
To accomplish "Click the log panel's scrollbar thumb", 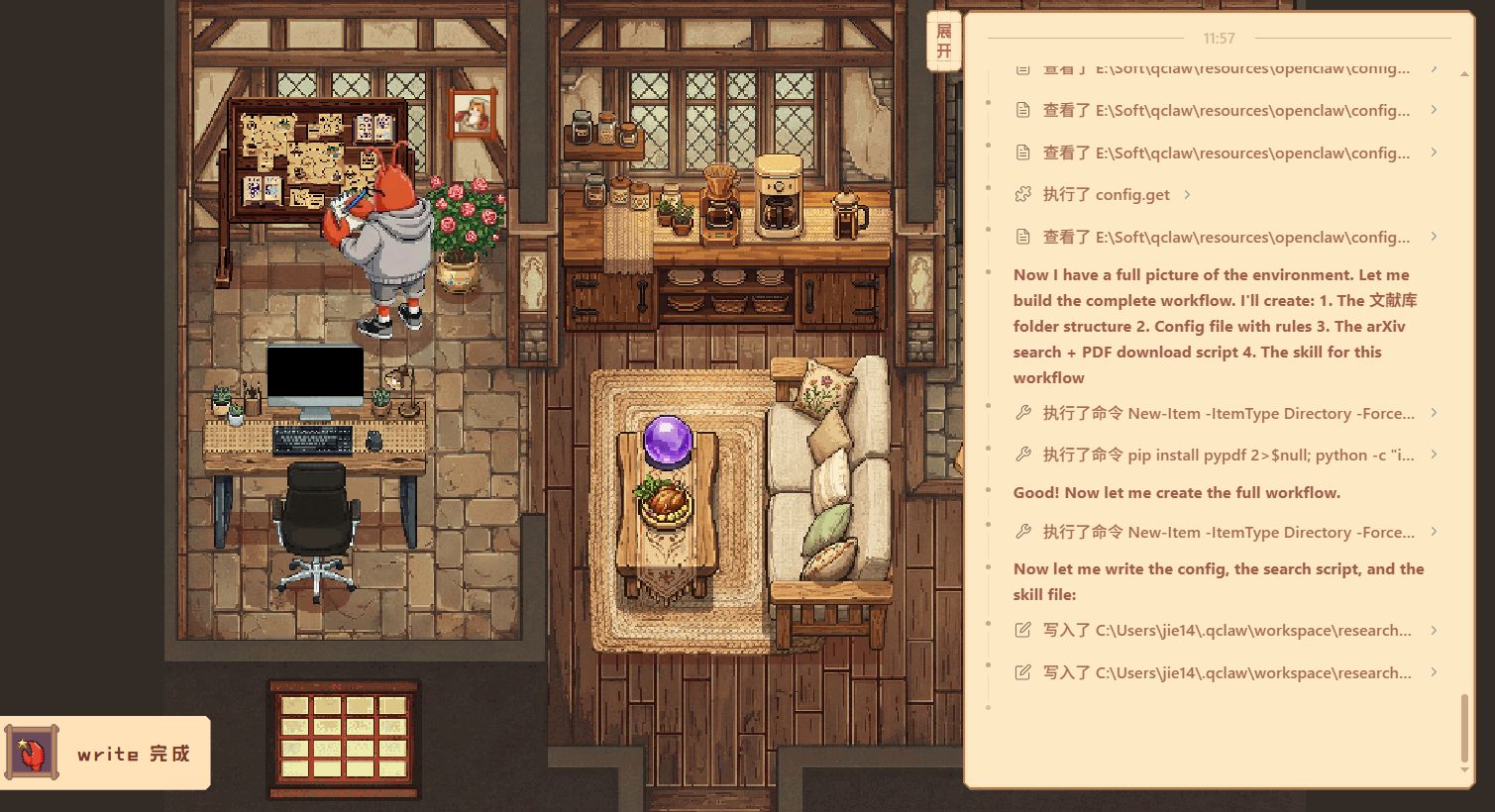I will click(x=1464, y=727).
